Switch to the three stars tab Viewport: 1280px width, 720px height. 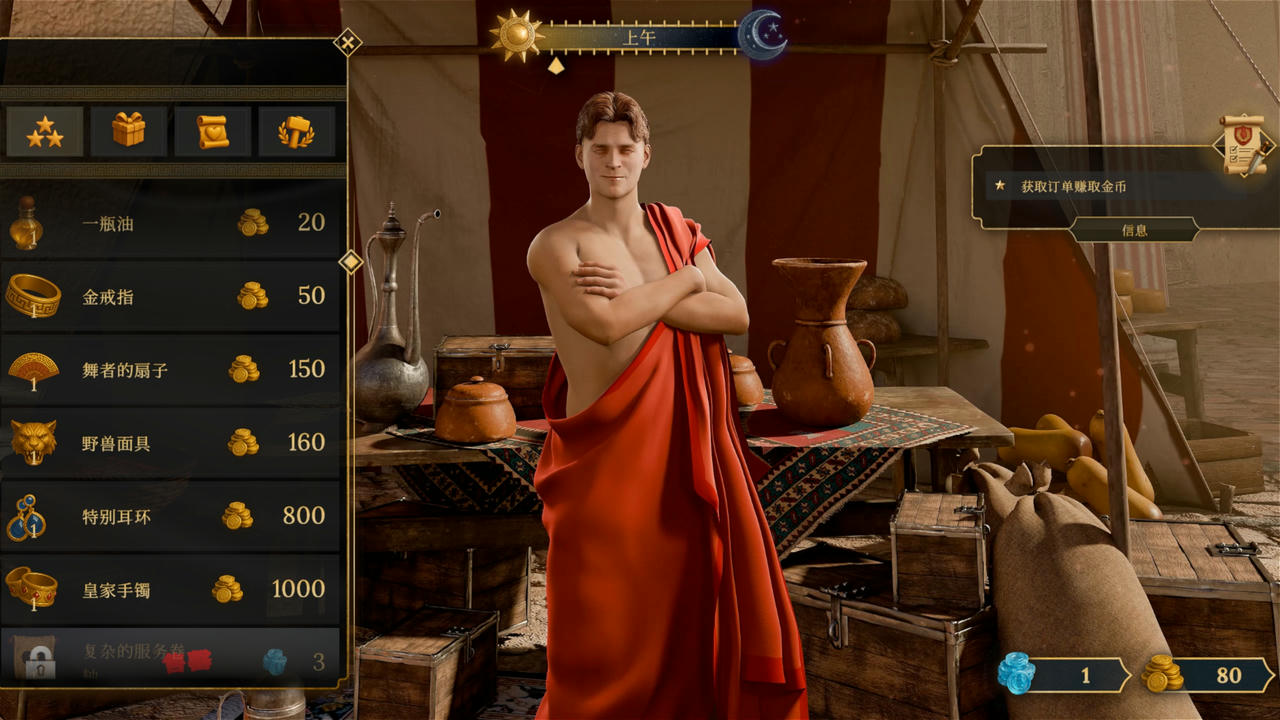point(45,131)
